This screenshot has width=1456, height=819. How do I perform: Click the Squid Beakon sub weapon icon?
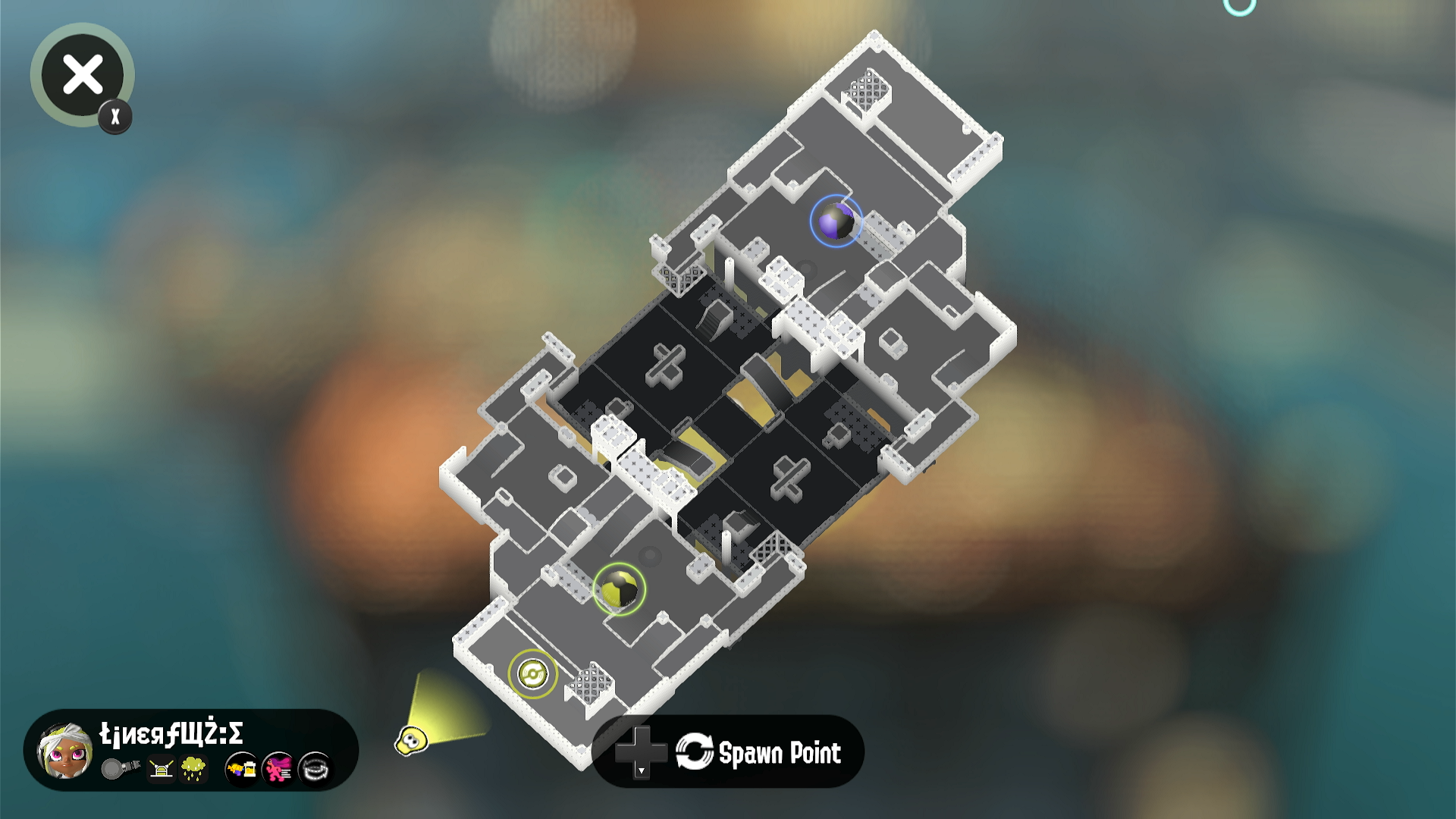[x=161, y=769]
